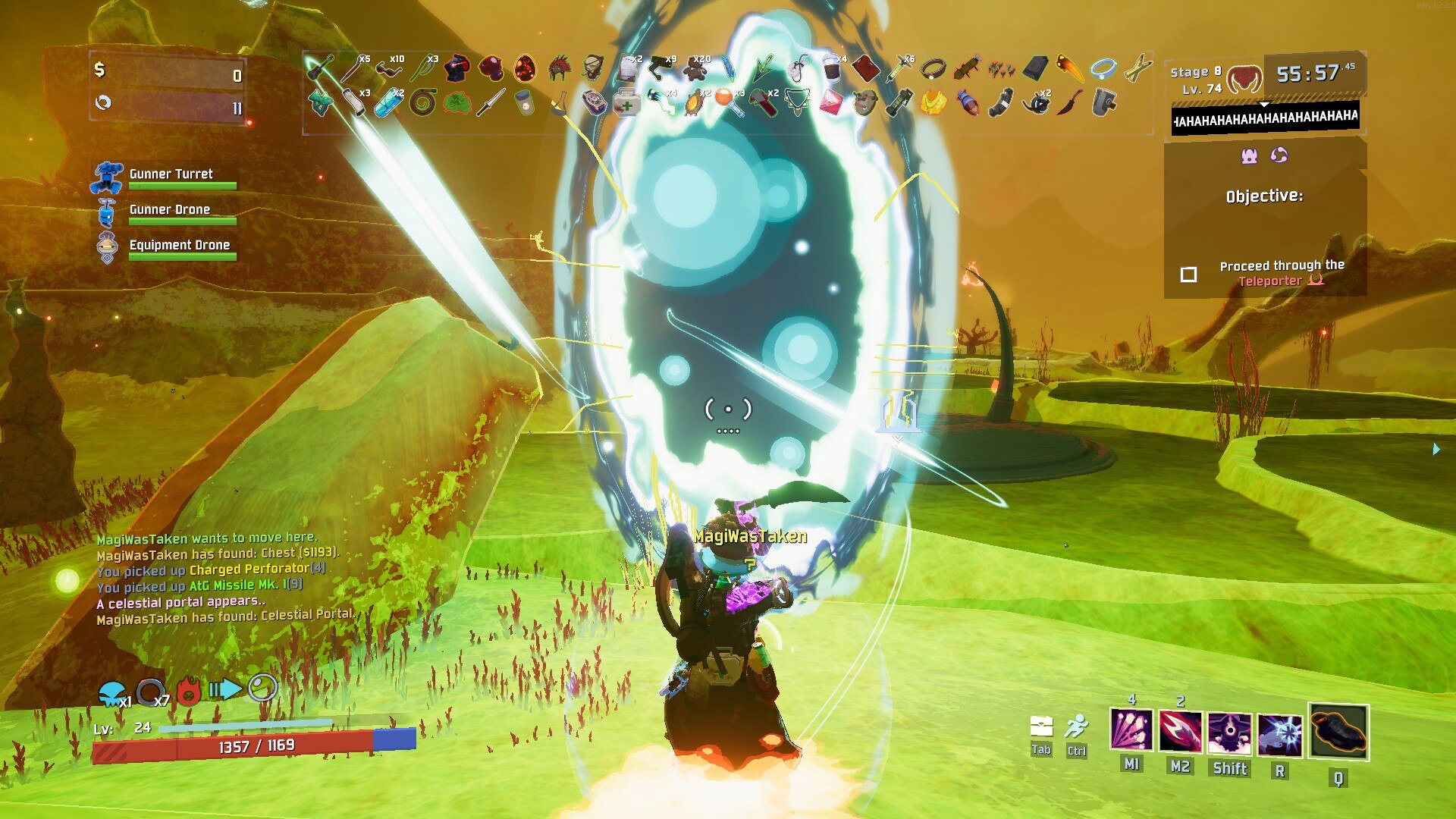Select the molten egg item icon
Image resolution: width=1456 pixels, height=819 pixels.
coord(525,69)
